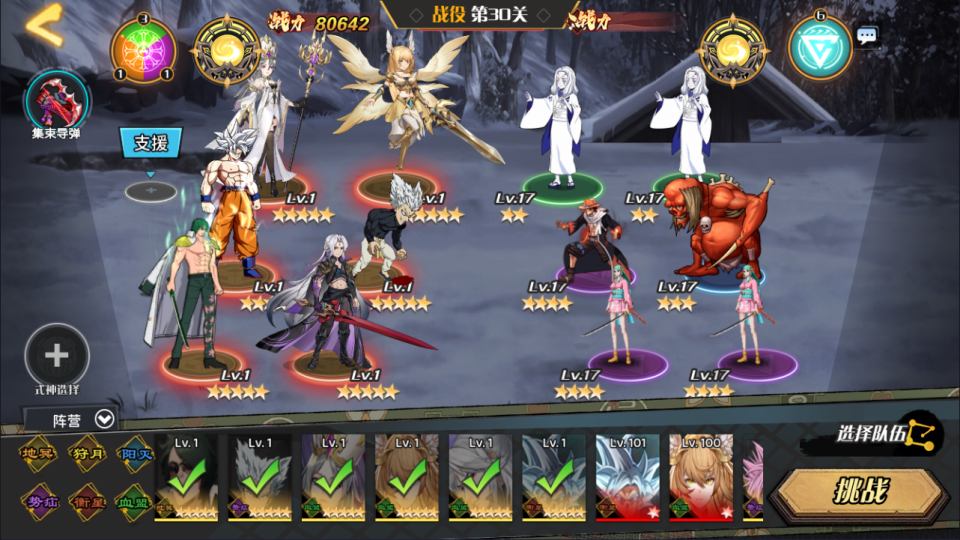Start the battle with 挑战 button
960x540 pixels.
point(860,490)
